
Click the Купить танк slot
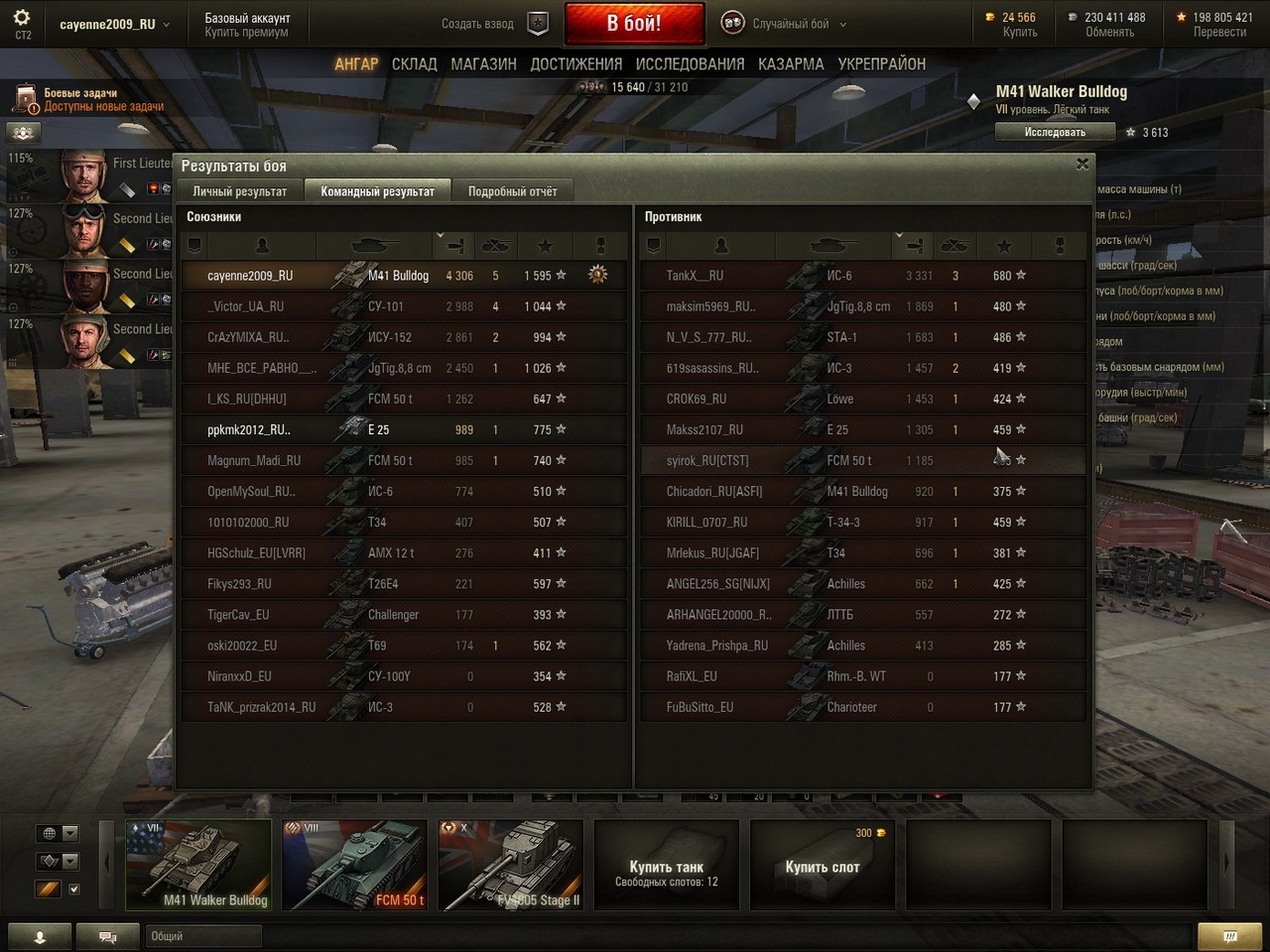pos(666,866)
